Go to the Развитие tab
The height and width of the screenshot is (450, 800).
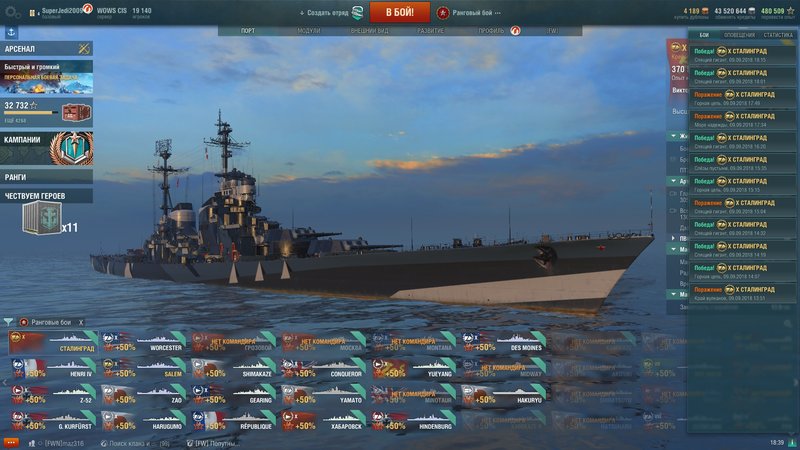(x=431, y=31)
